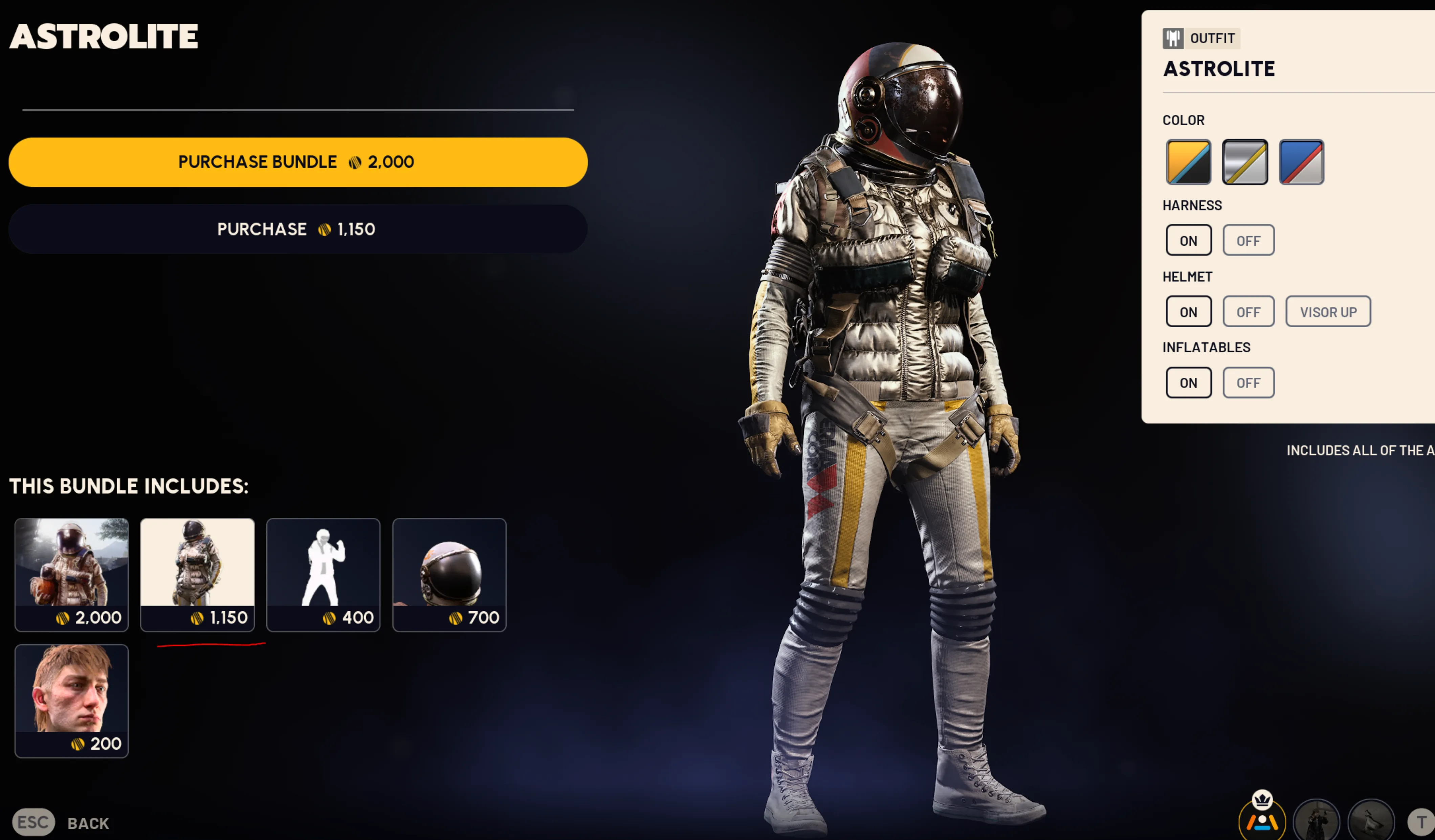Open the white emote silhouette priced 400
The image size is (1435, 840).
coord(323,574)
